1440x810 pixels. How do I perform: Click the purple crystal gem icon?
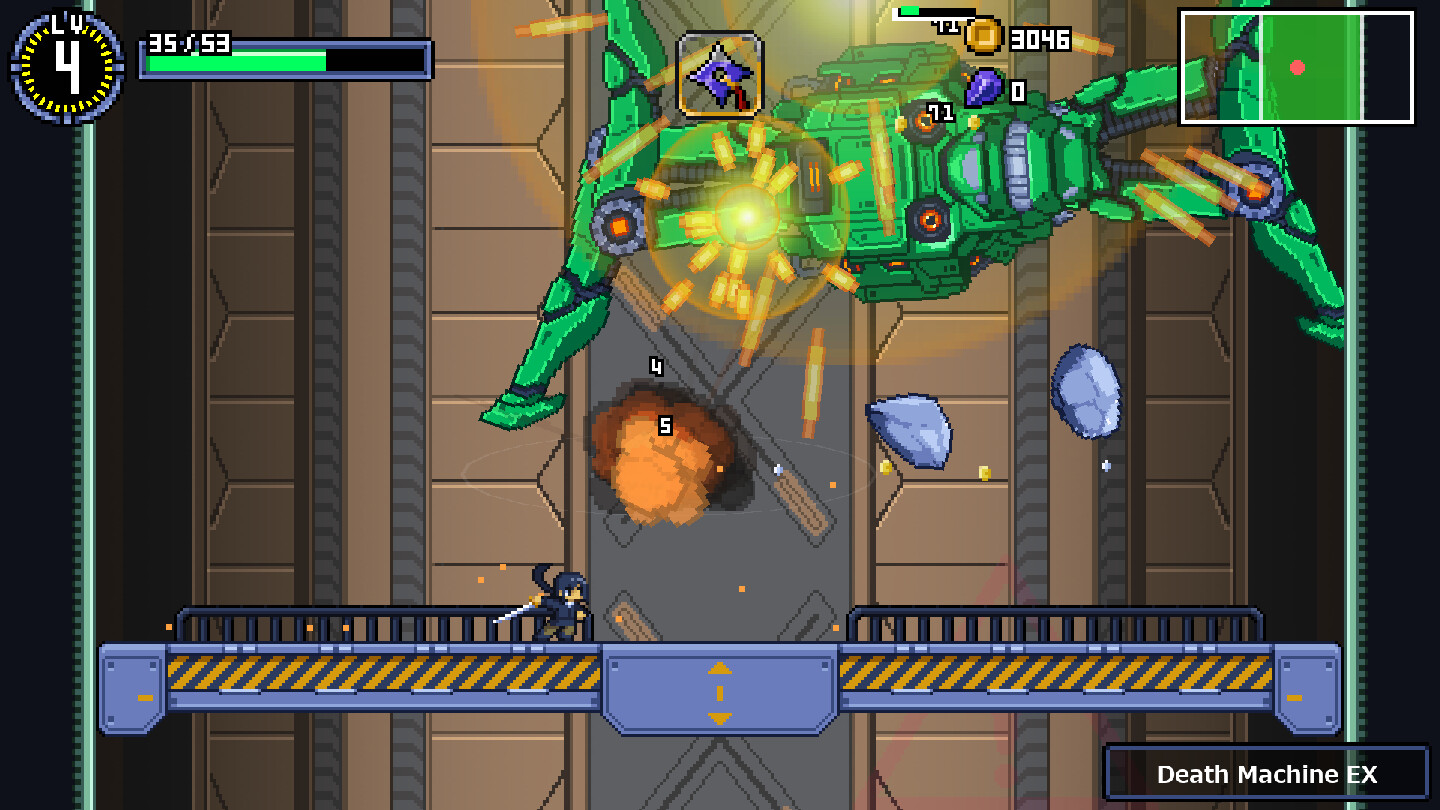pyautogui.click(x=984, y=89)
